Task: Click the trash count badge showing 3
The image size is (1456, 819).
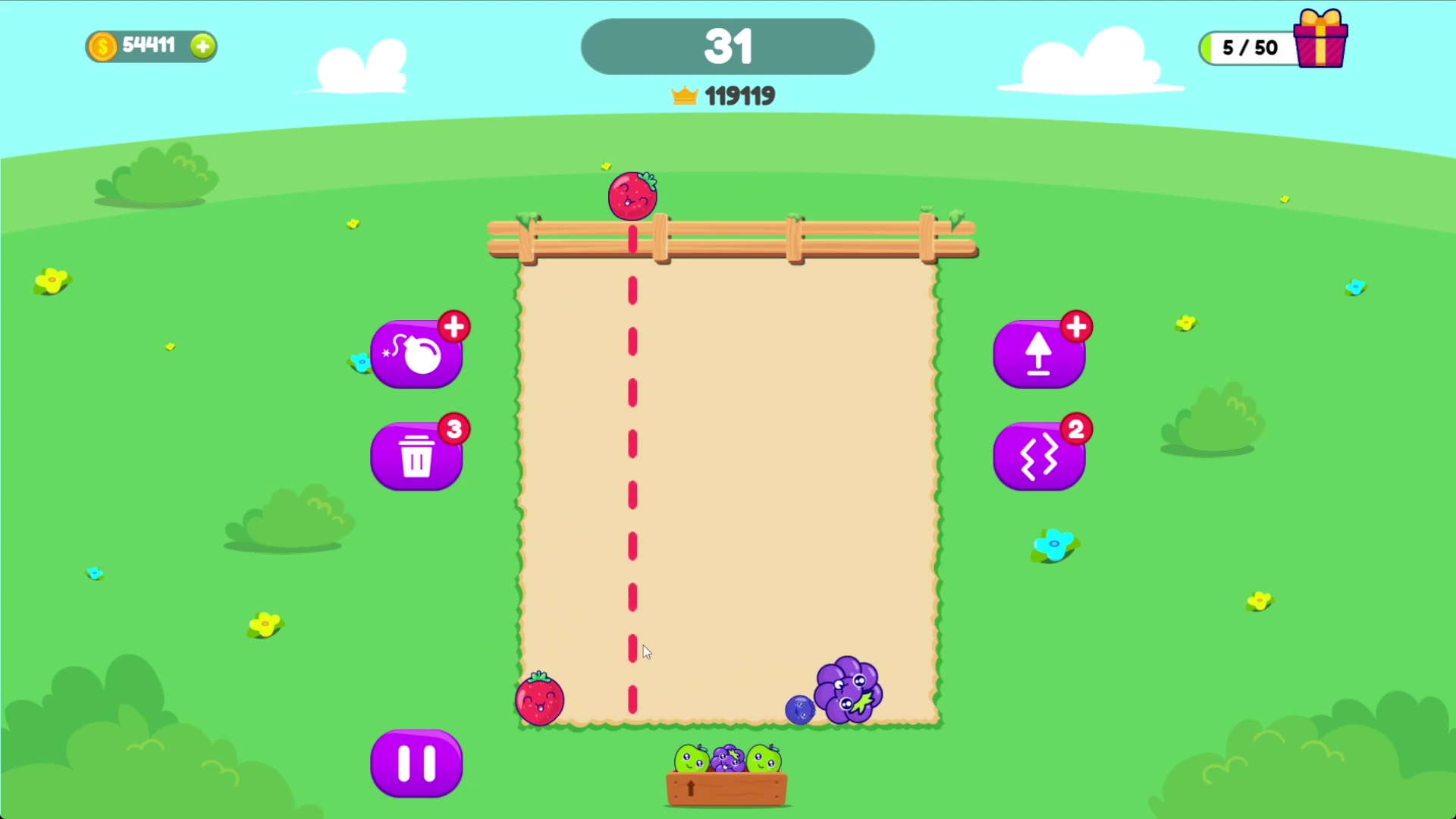Action: pos(453,428)
